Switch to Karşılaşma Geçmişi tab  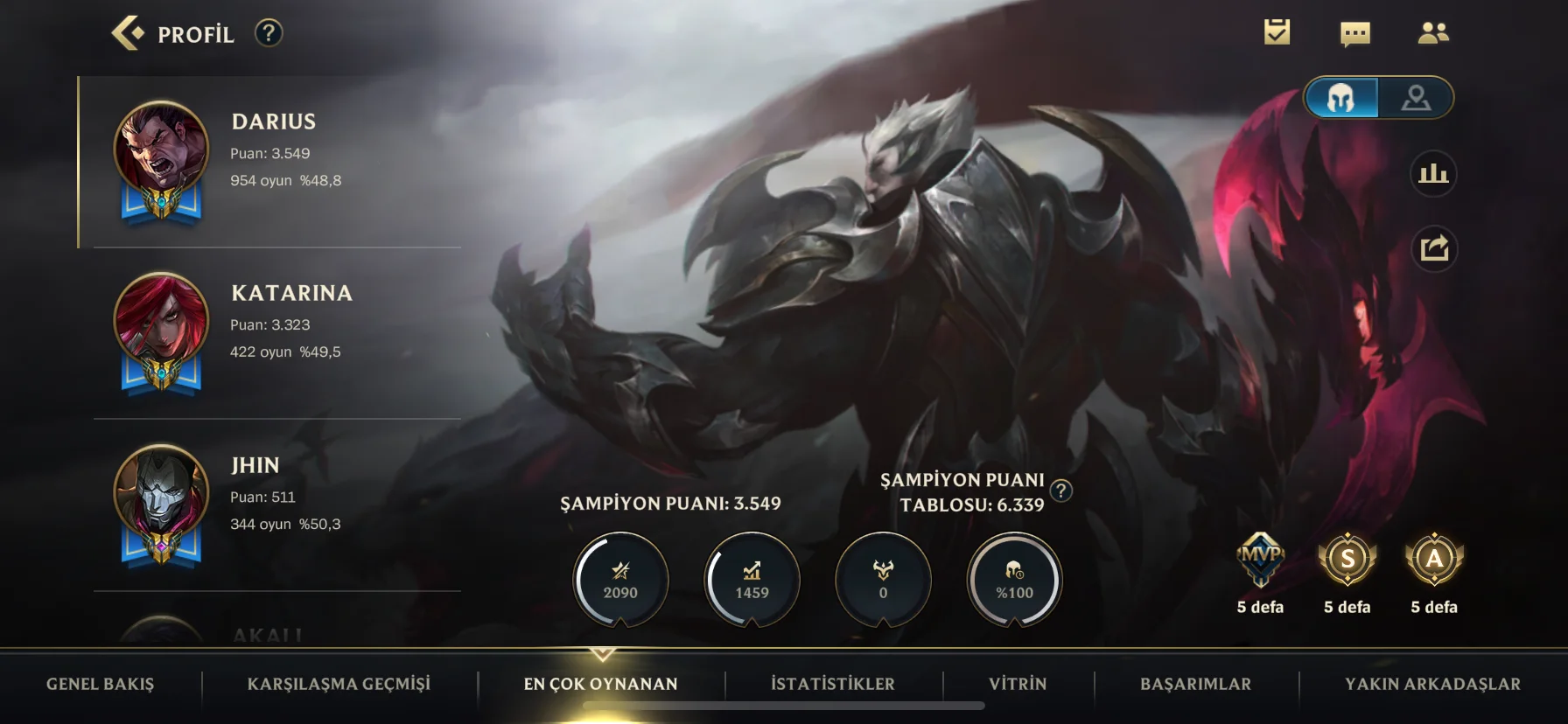click(339, 684)
